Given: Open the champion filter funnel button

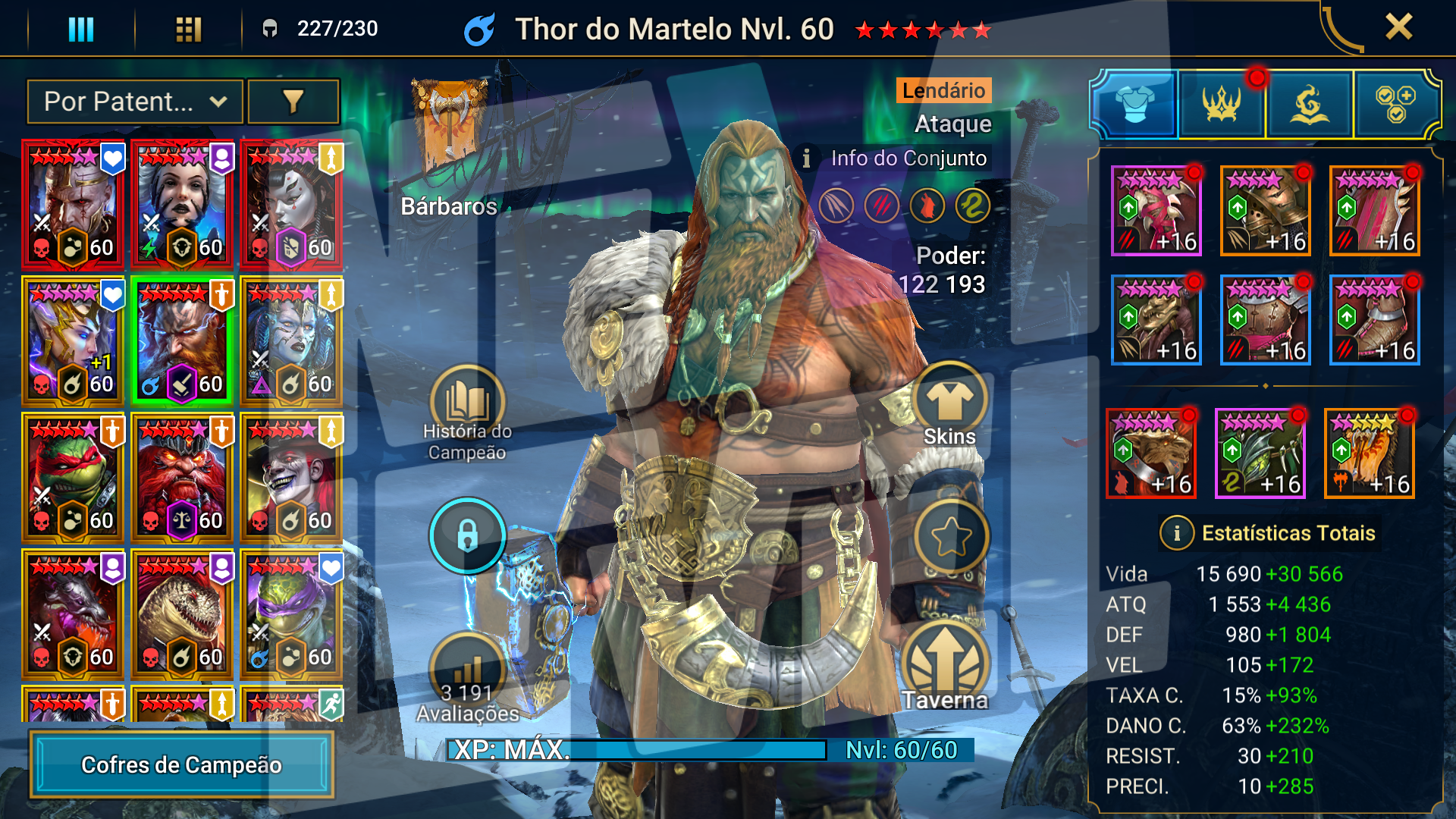Looking at the screenshot, I should tap(293, 102).
